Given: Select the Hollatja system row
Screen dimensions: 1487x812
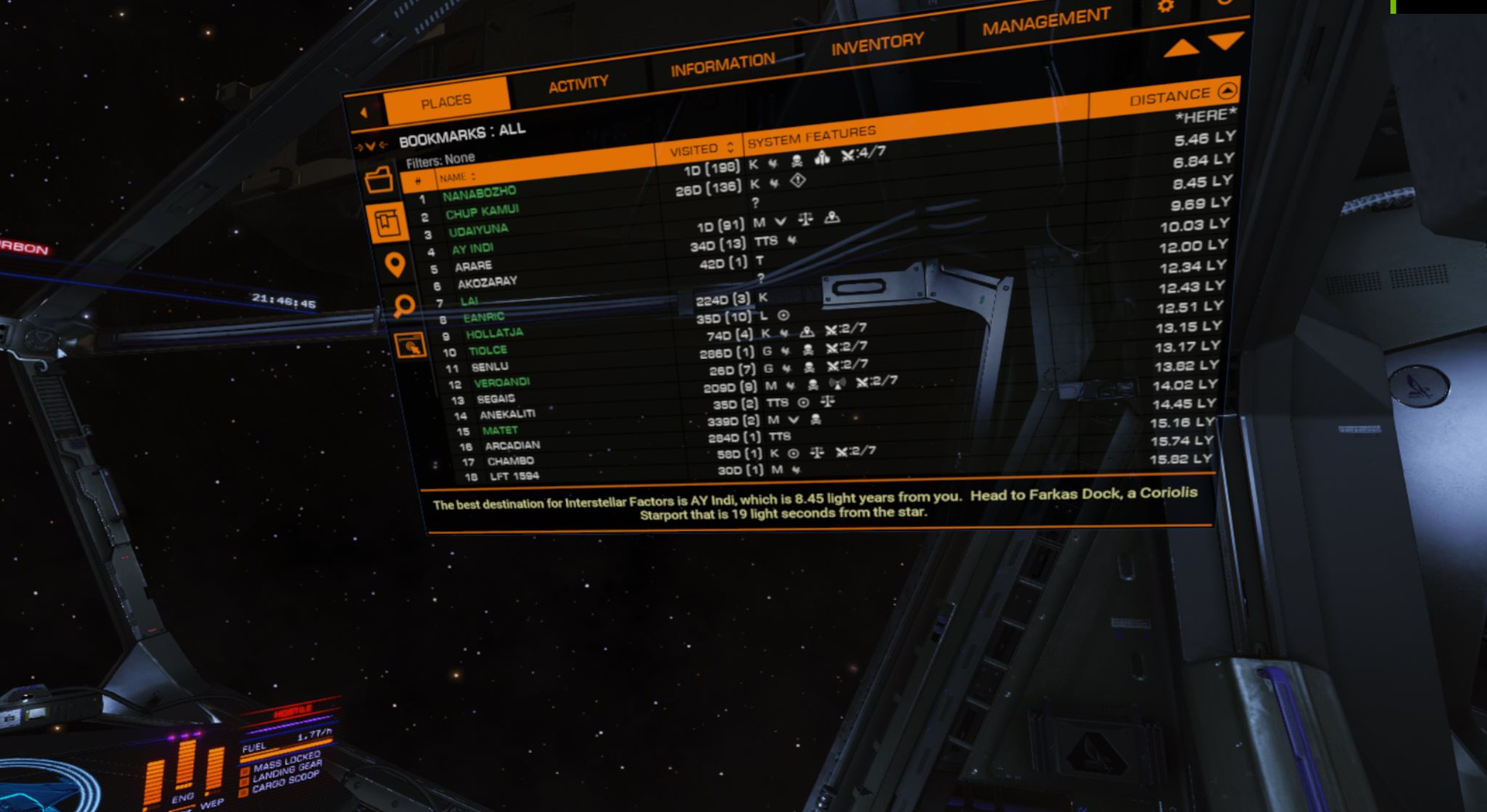Looking at the screenshot, I should (494, 334).
